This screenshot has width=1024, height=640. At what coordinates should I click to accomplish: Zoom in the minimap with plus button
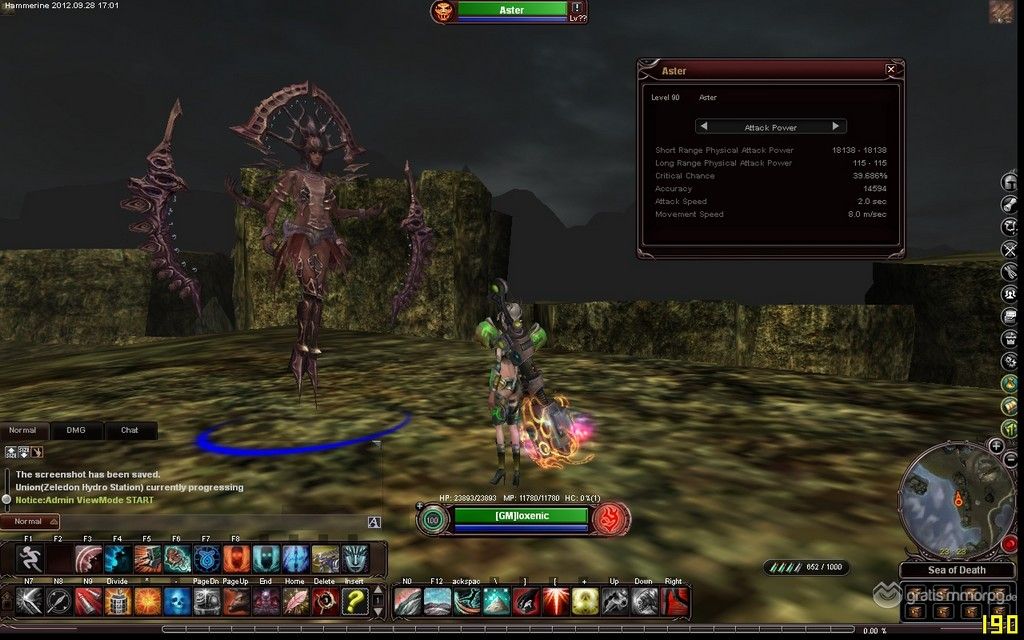(x=997, y=445)
